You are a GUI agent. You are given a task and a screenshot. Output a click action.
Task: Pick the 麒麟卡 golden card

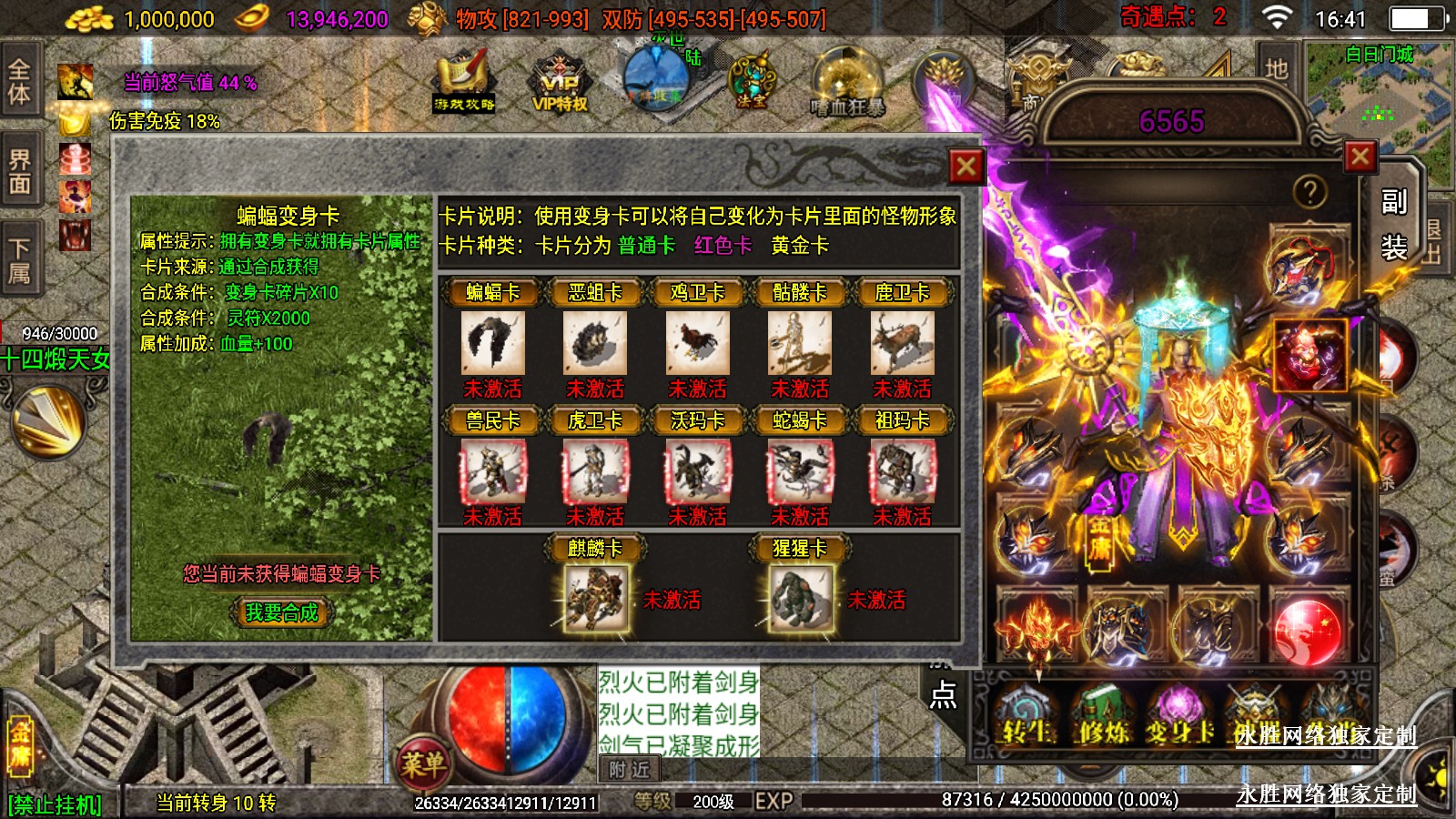(596, 598)
